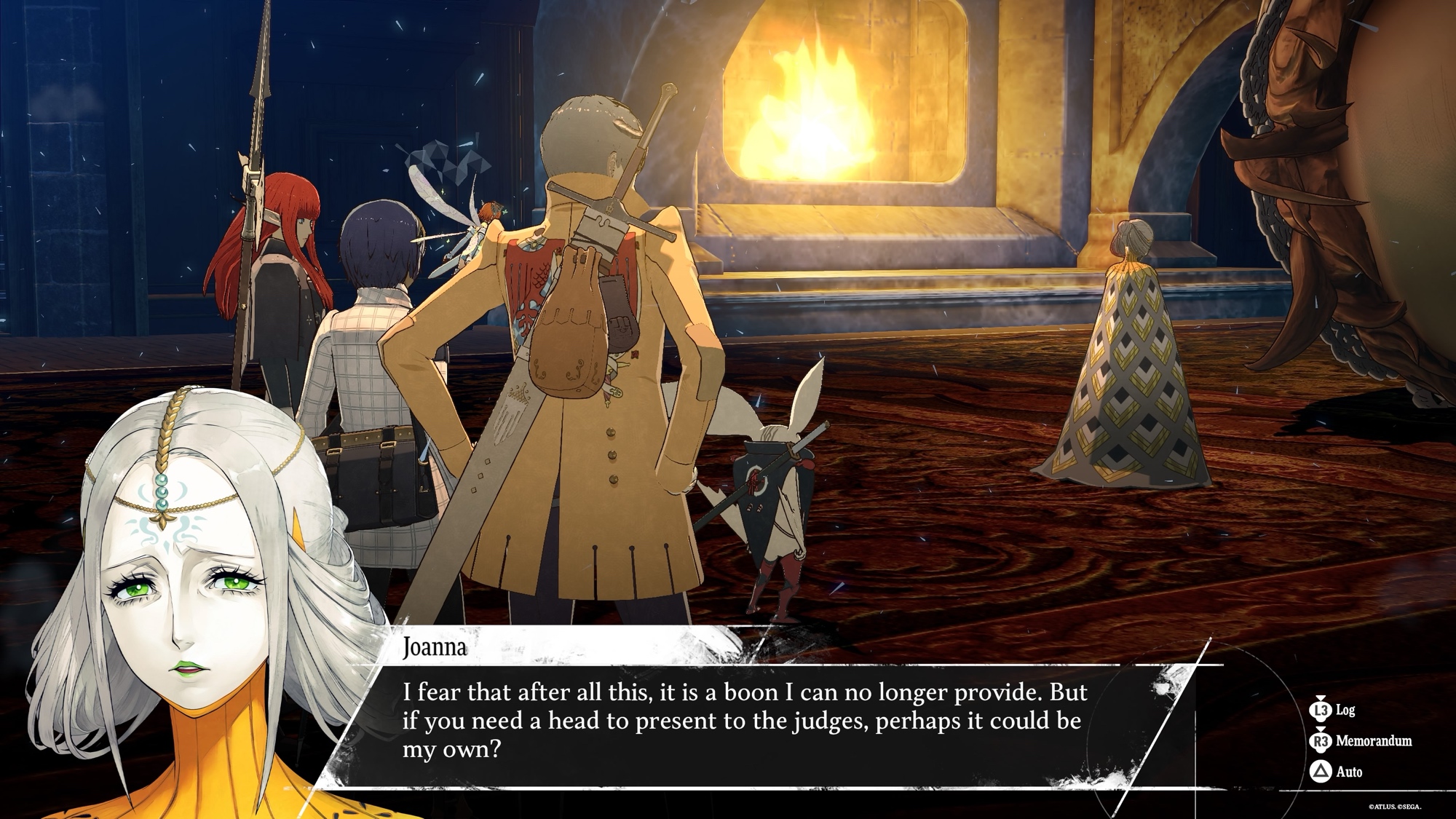Open the Memorandum

pos(1361,741)
